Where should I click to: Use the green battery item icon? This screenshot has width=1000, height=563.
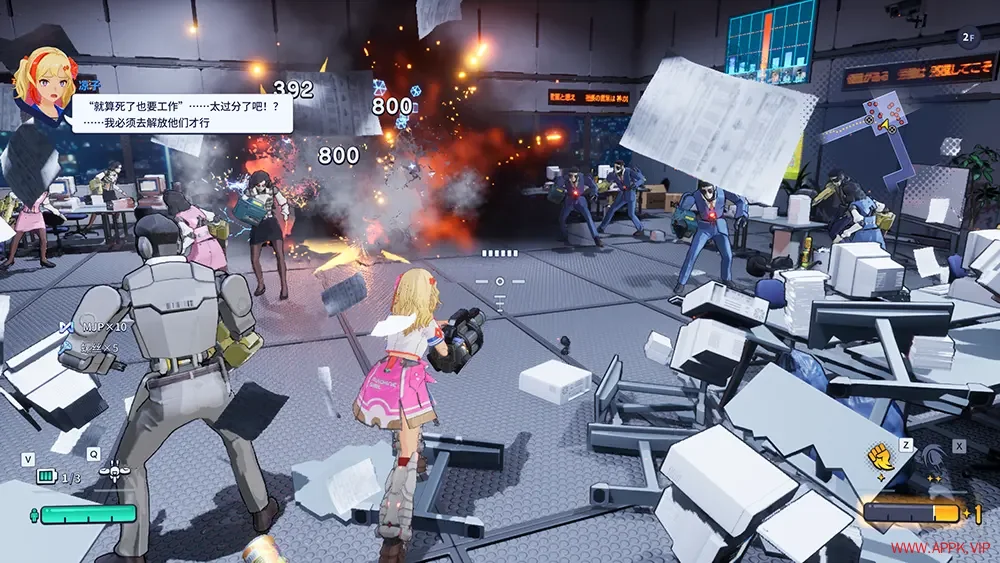[x=46, y=476]
